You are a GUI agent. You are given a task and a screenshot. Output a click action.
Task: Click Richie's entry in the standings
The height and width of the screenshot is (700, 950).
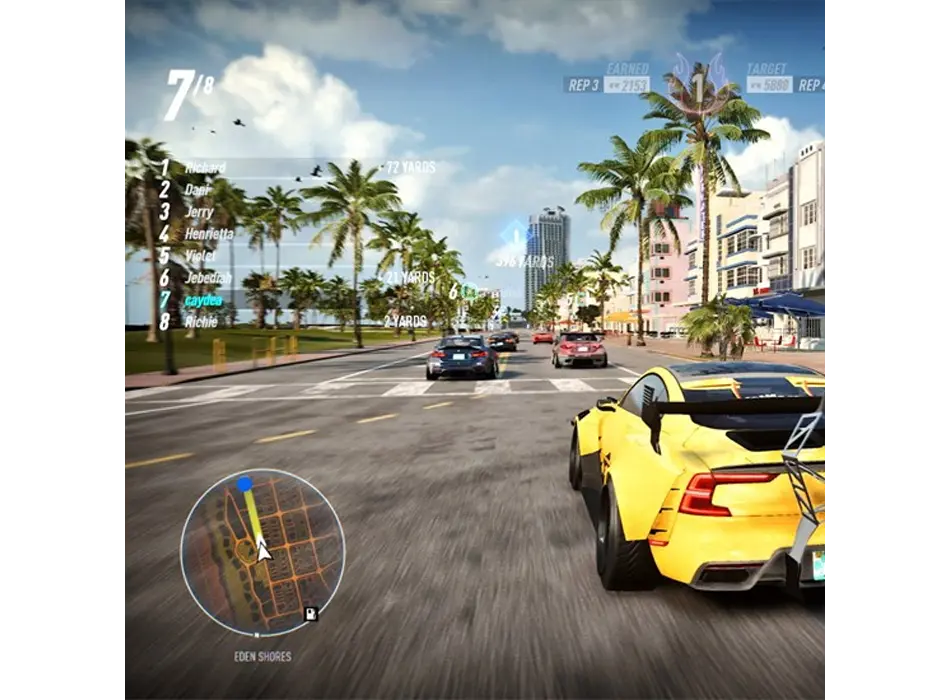201,322
